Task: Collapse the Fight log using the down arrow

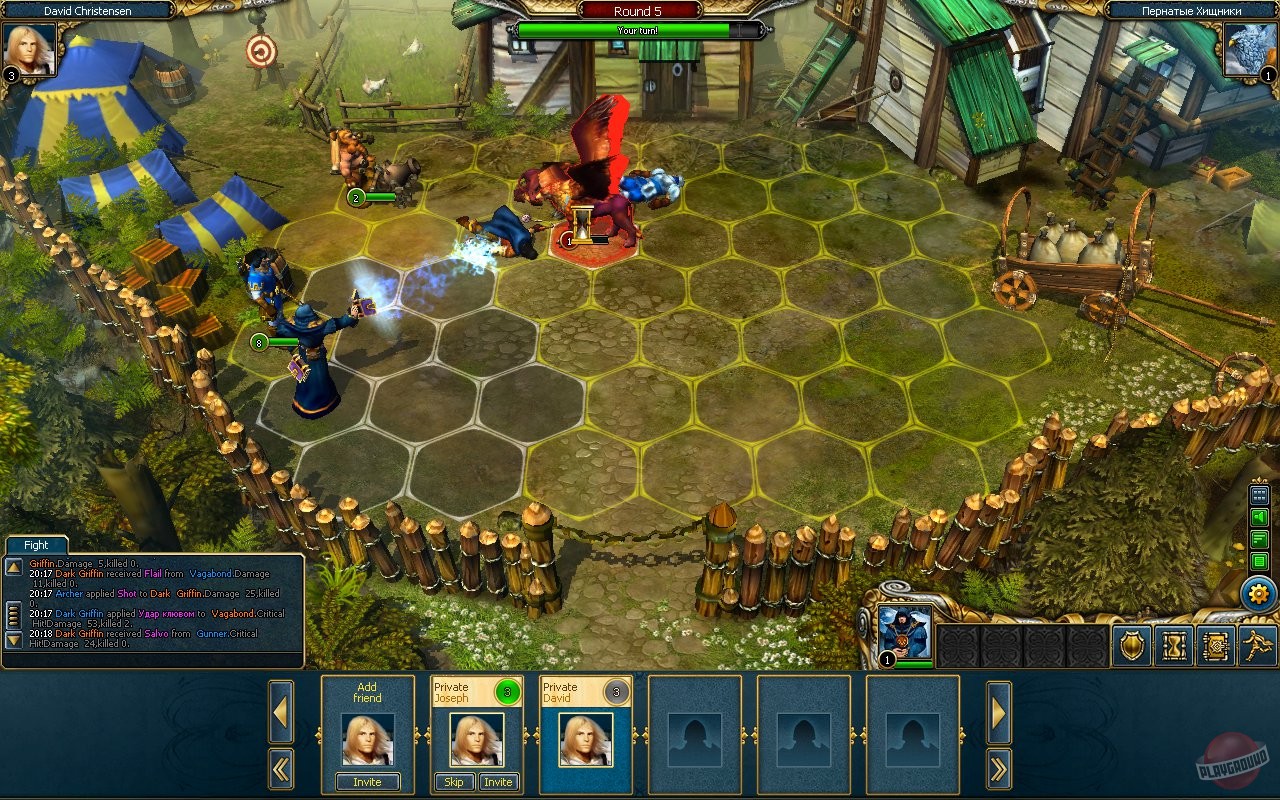Action: point(14,639)
